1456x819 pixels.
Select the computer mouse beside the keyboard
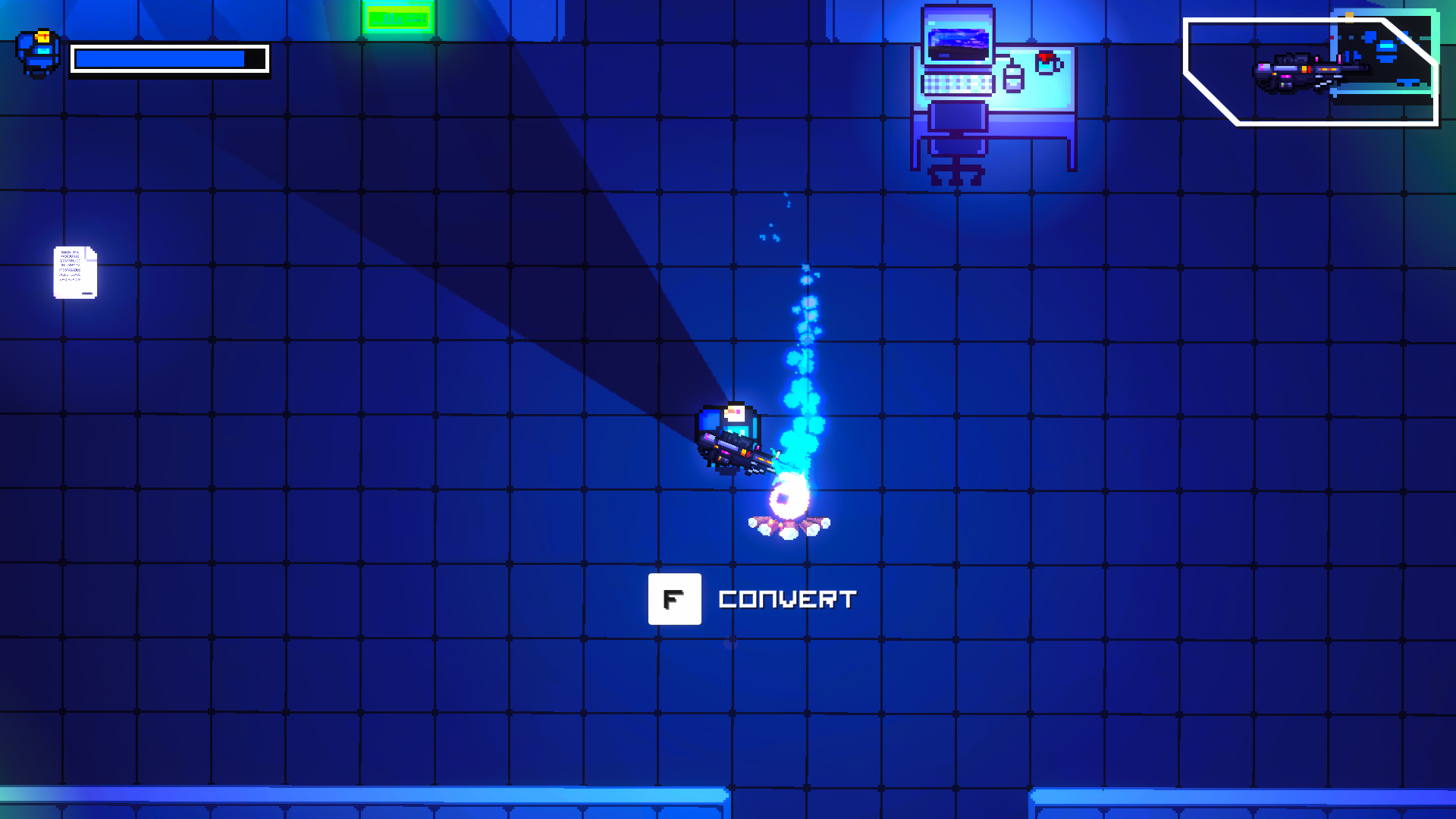point(1014,79)
